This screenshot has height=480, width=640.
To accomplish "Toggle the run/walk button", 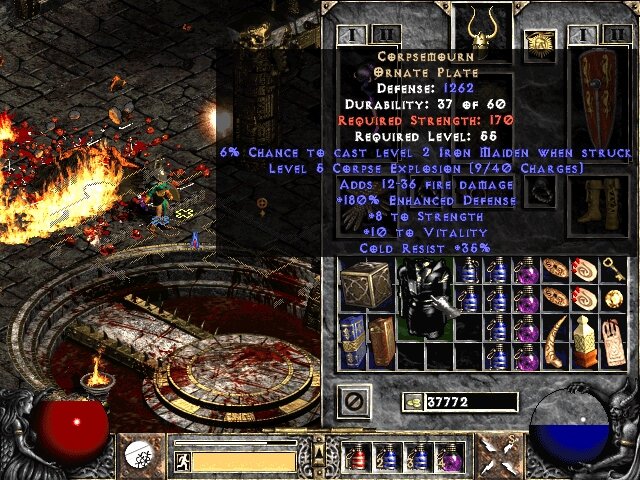I will [182, 460].
